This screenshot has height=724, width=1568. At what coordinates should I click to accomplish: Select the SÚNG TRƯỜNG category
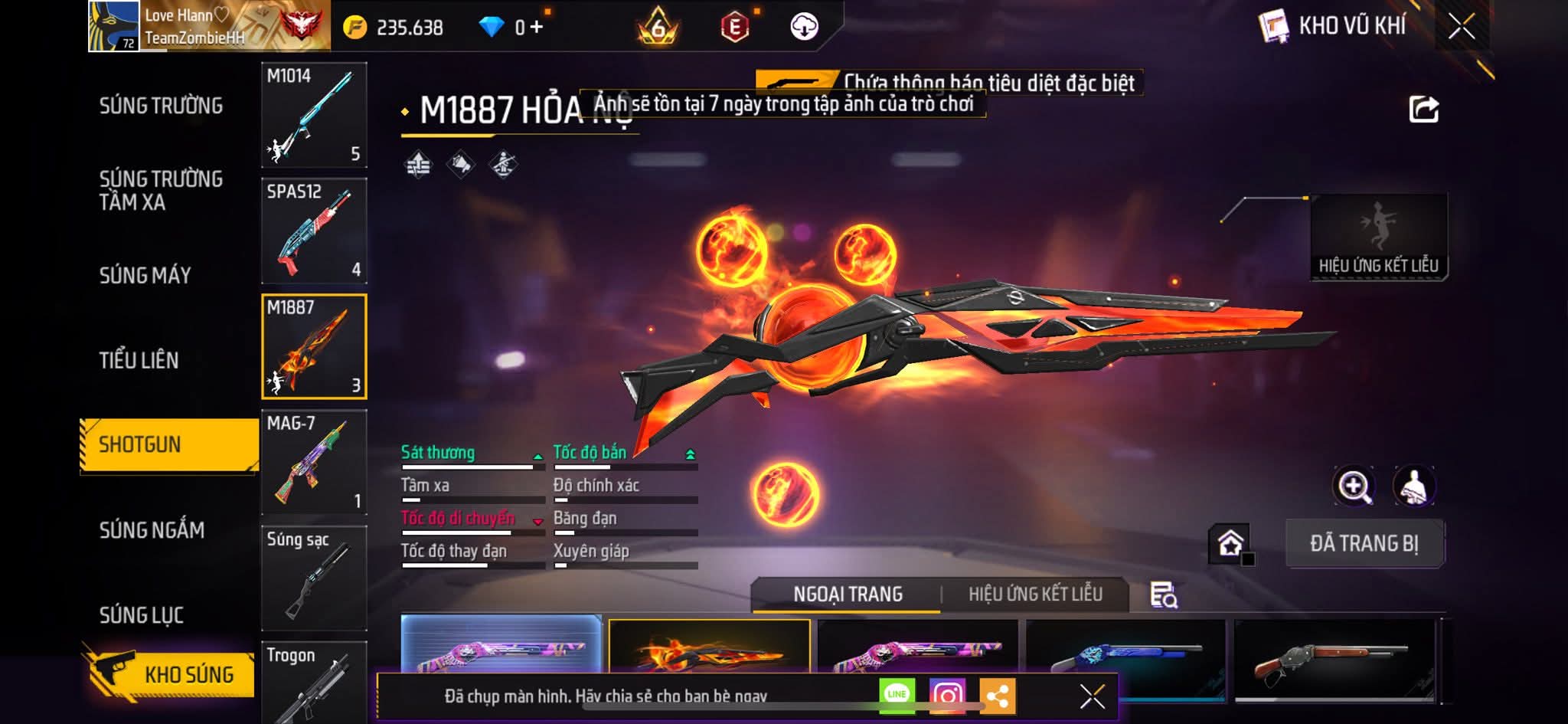coord(161,106)
